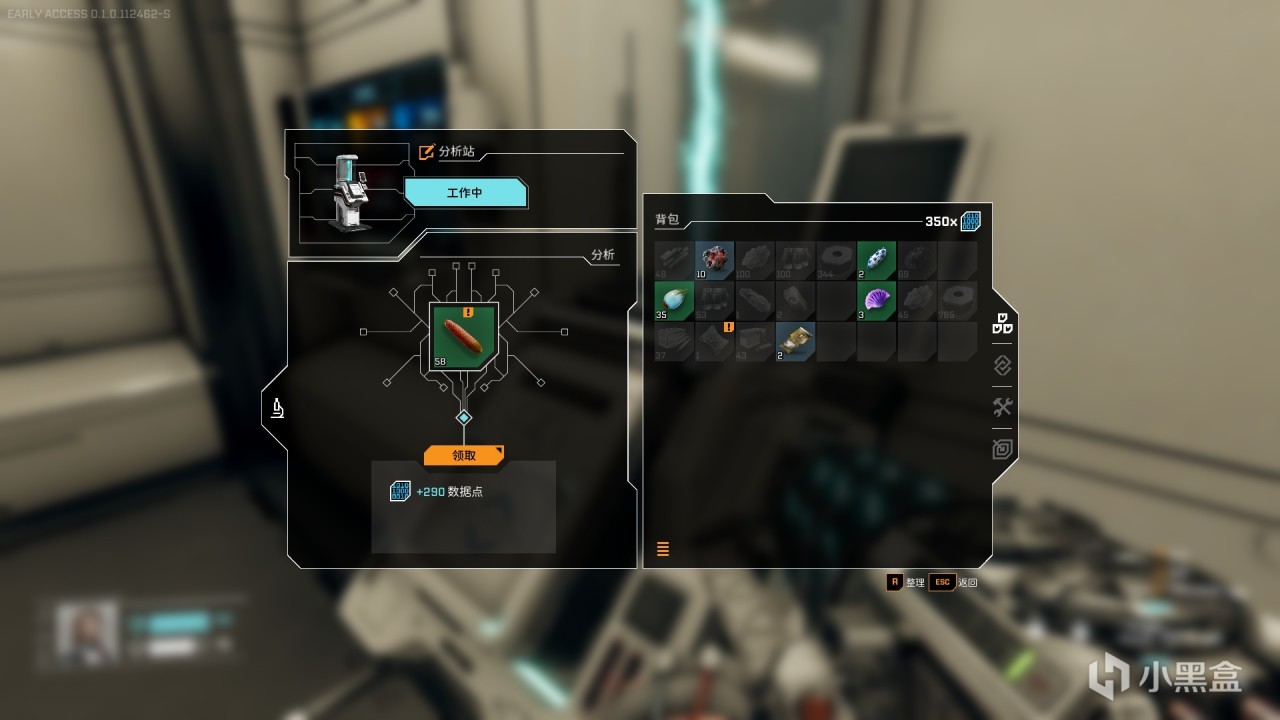Pick the gold wrapped item stack
The image size is (1280, 720).
click(x=795, y=341)
